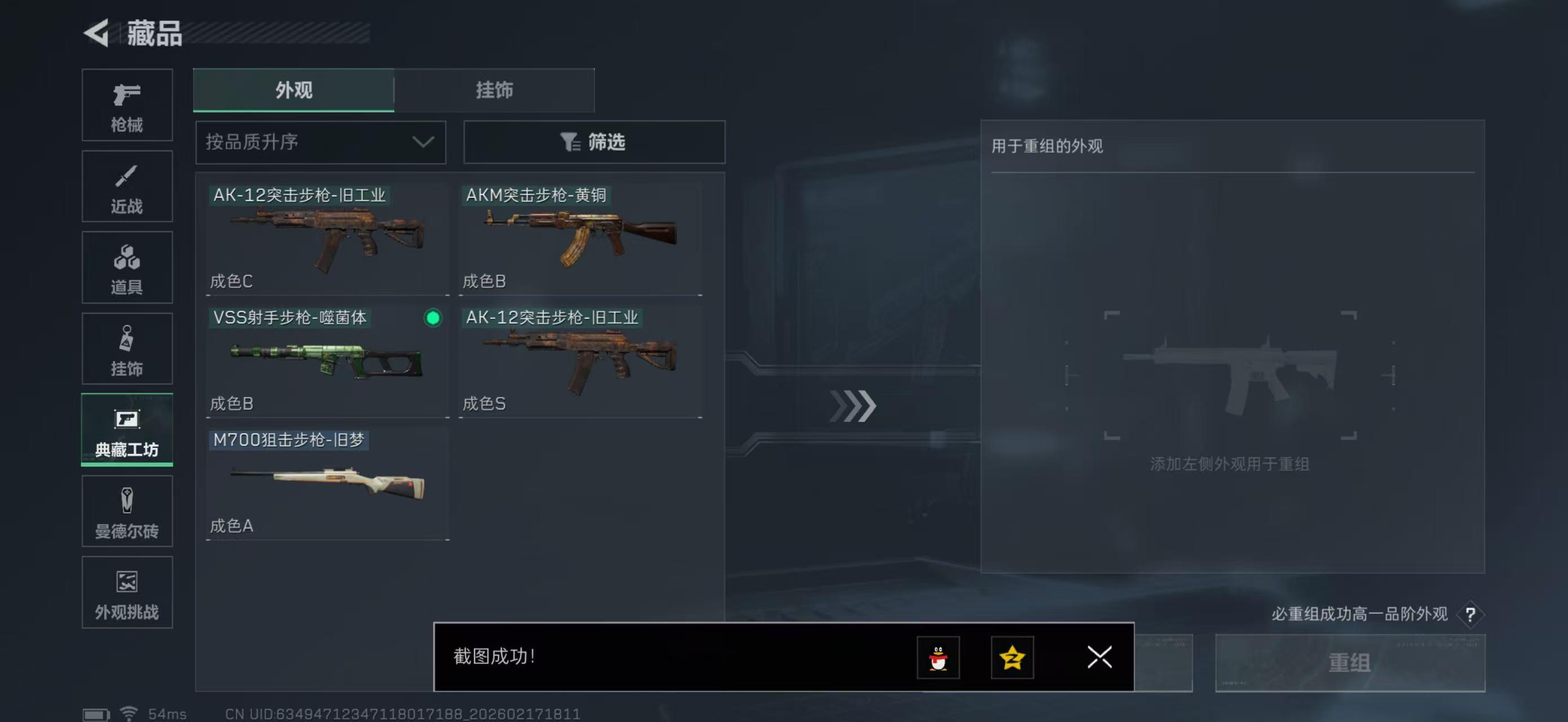Open the 近战 melee weapons category

point(127,186)
